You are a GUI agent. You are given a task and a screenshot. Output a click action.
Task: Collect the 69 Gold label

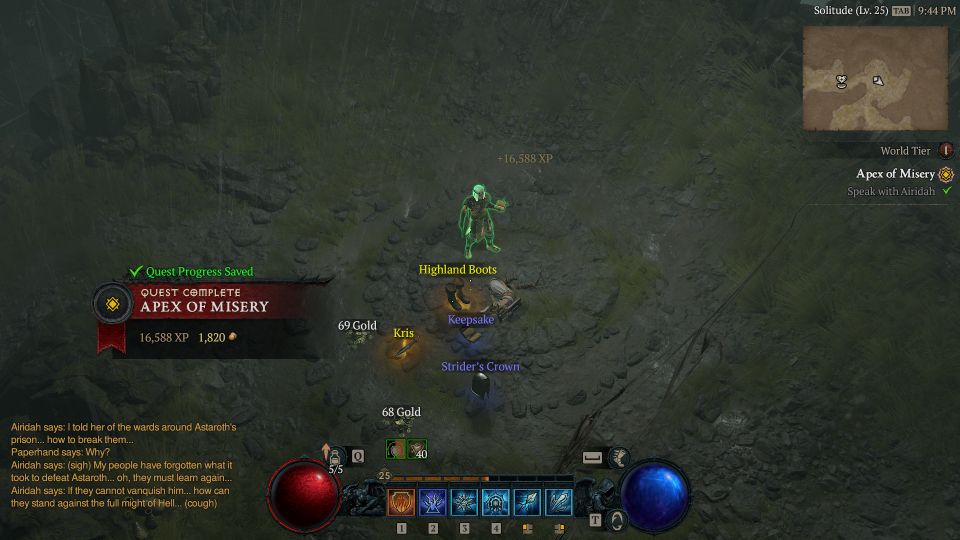point(357,326)
